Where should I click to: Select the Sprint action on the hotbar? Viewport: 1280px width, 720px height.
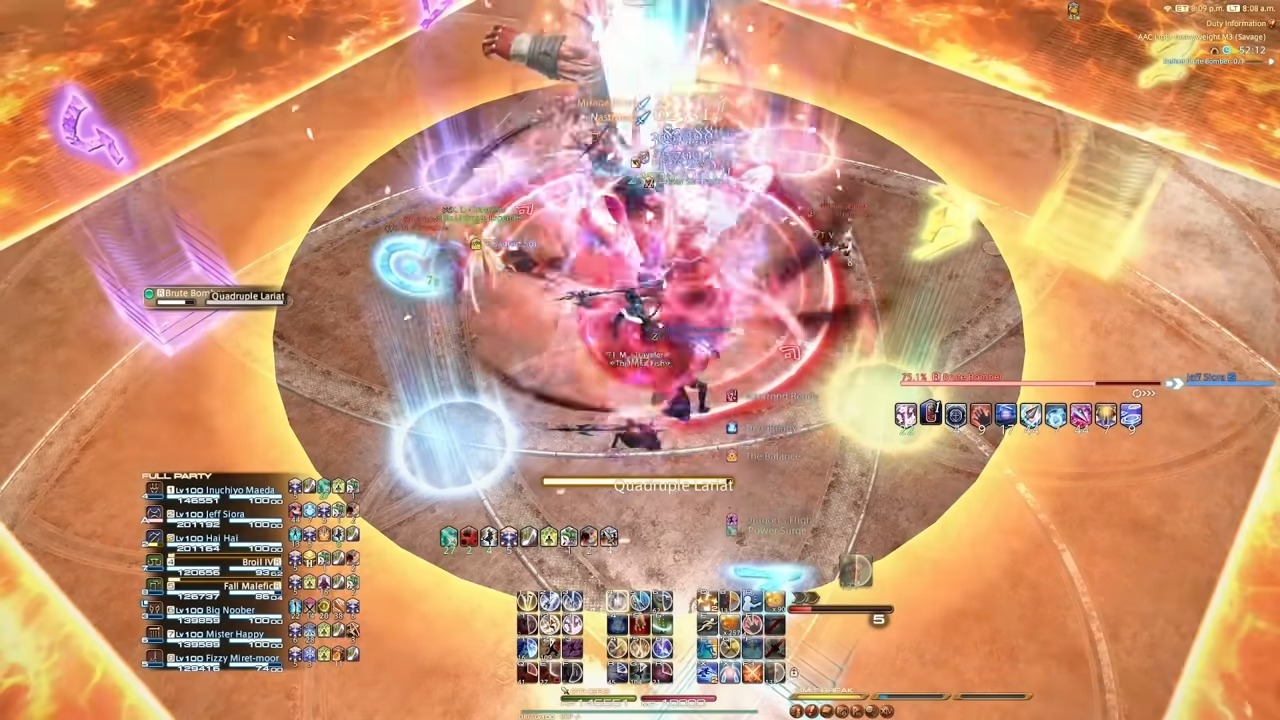(x=709, y=623)
